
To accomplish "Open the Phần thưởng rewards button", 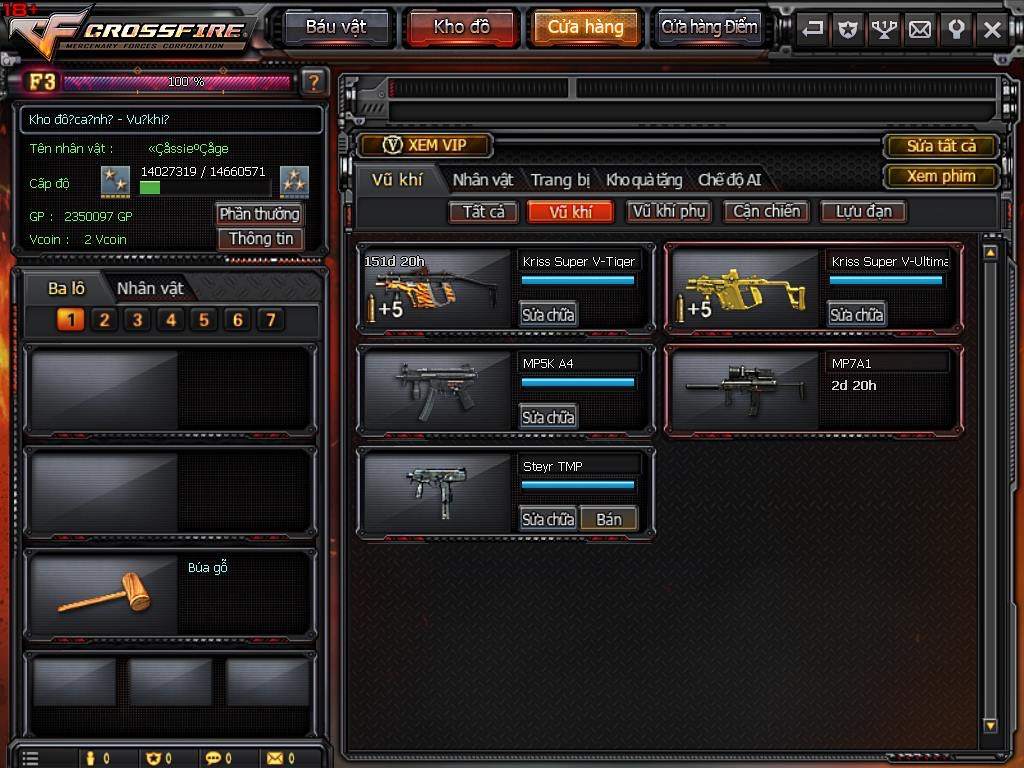I will pos(259,214).
